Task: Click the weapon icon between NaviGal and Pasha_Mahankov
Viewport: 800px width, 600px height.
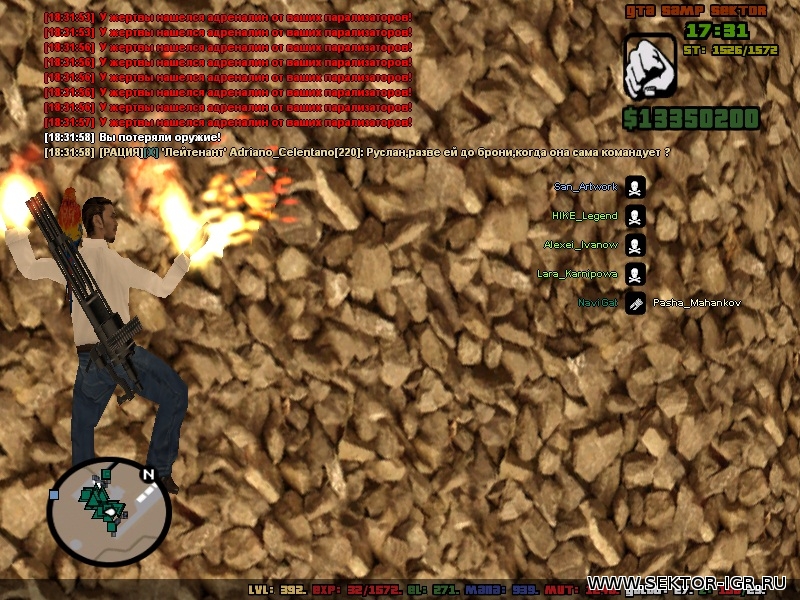Action: [x=635, y=303]
